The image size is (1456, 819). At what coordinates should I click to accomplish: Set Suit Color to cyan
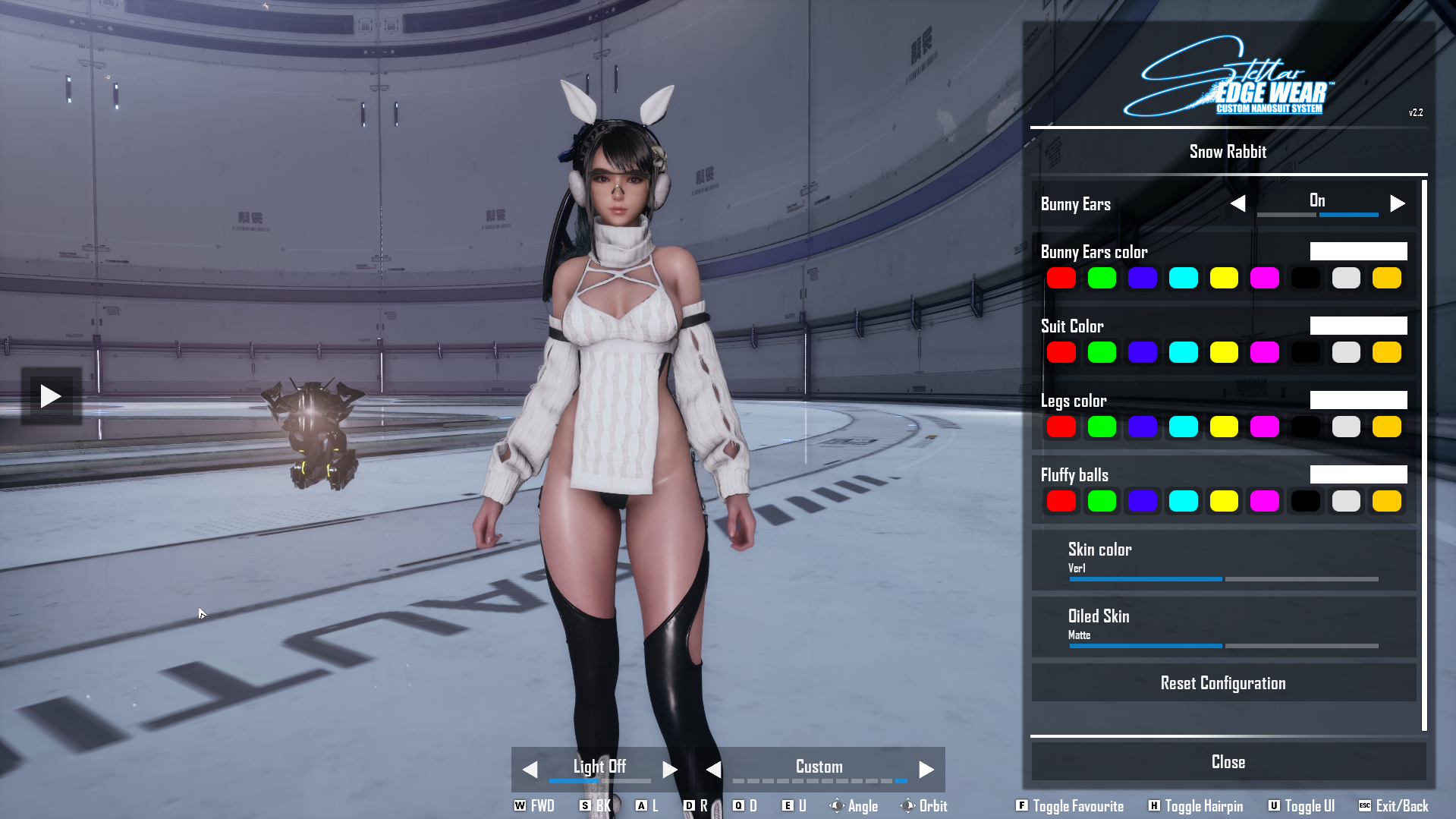click(x=1183, y=353)
